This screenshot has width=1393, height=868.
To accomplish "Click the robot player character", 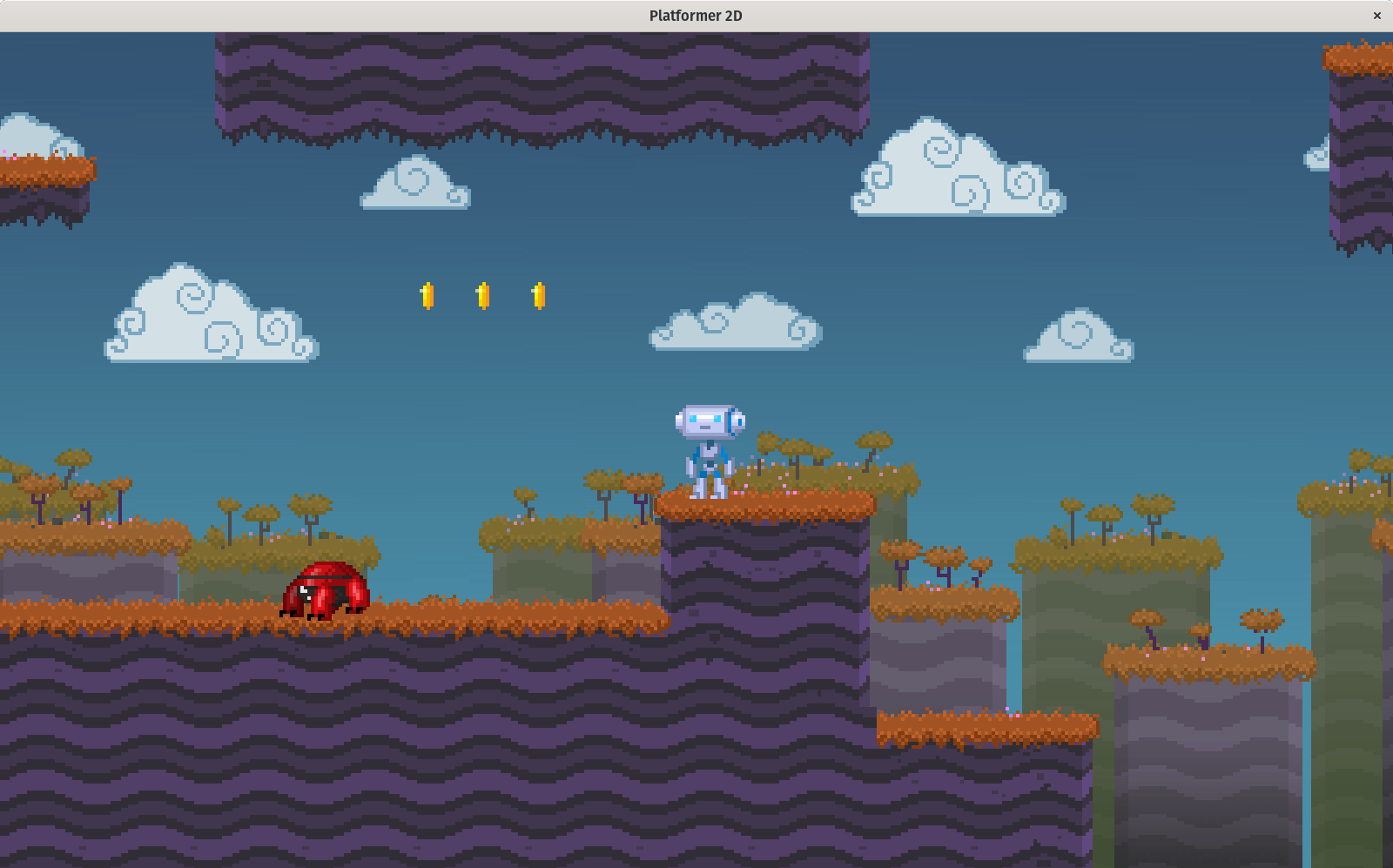I will point(707,448).
